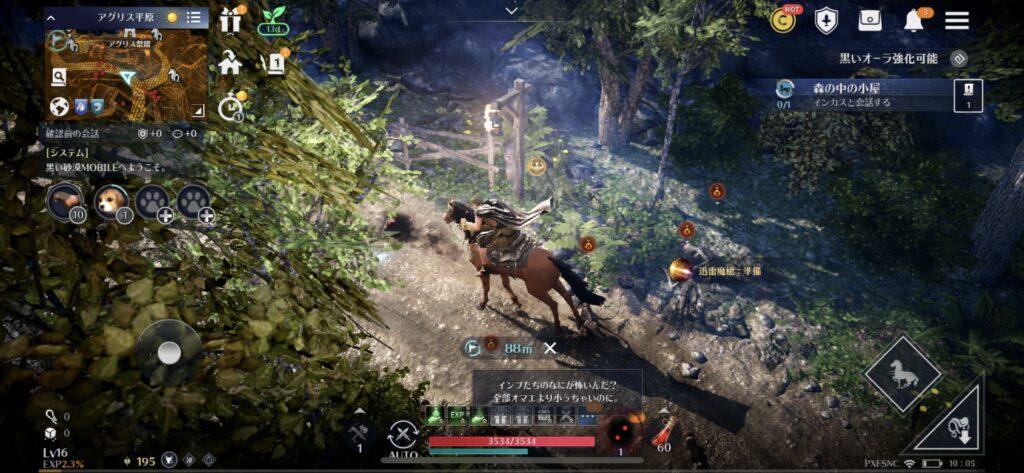Open the house camp icon

tap(231, 63)
